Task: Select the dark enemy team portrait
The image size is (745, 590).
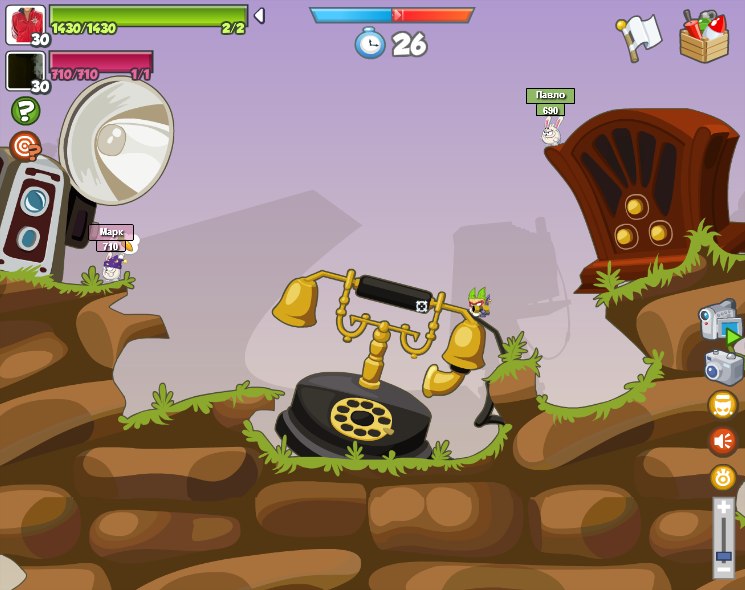Action: pos(25,71)
